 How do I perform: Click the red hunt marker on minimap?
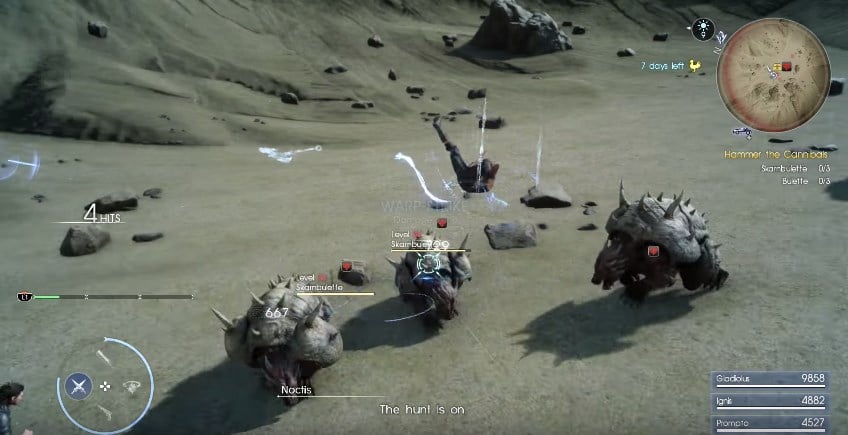pyautogui.click(x=787, y=66)
